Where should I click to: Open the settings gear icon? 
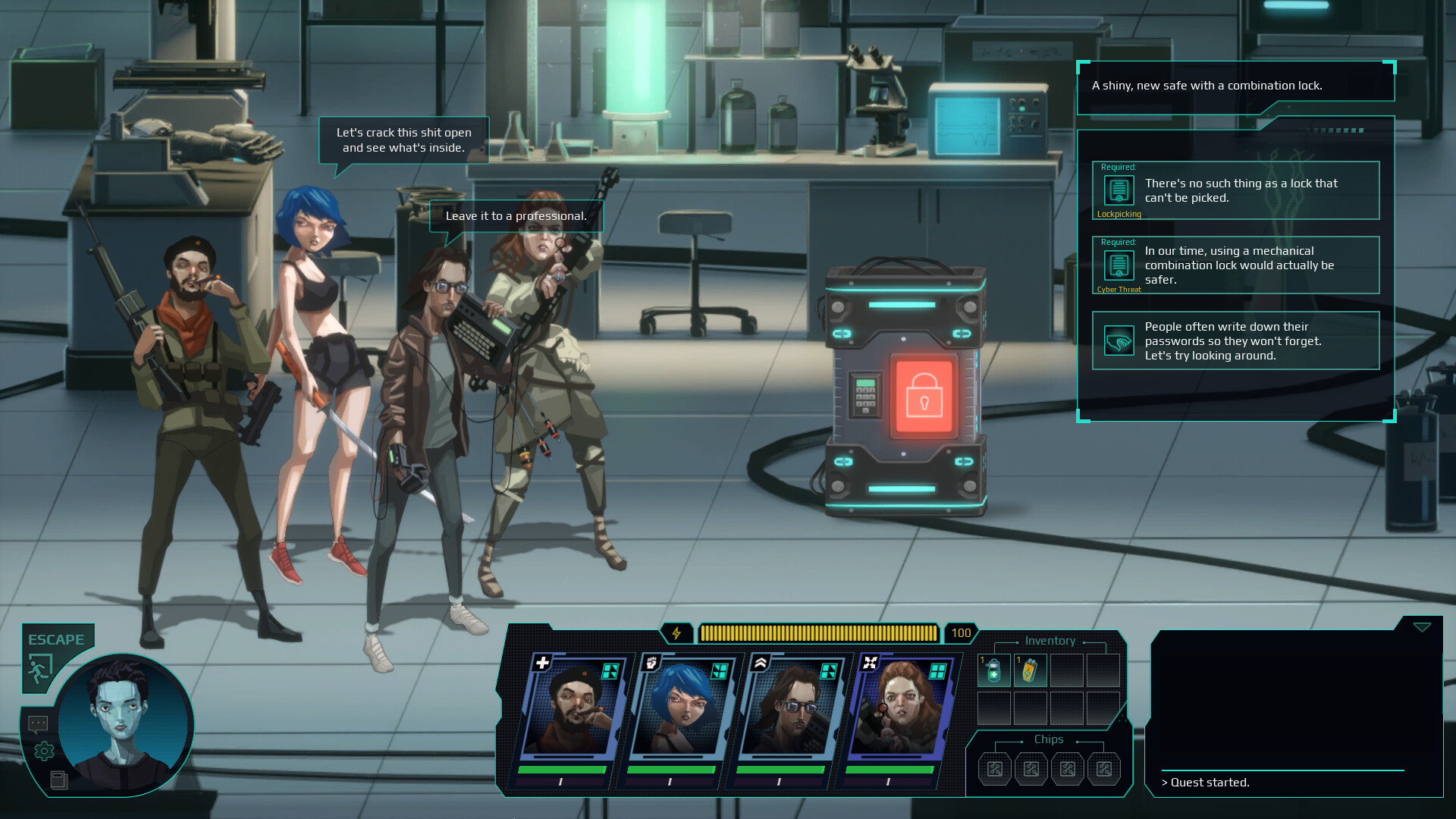(44, 751)
